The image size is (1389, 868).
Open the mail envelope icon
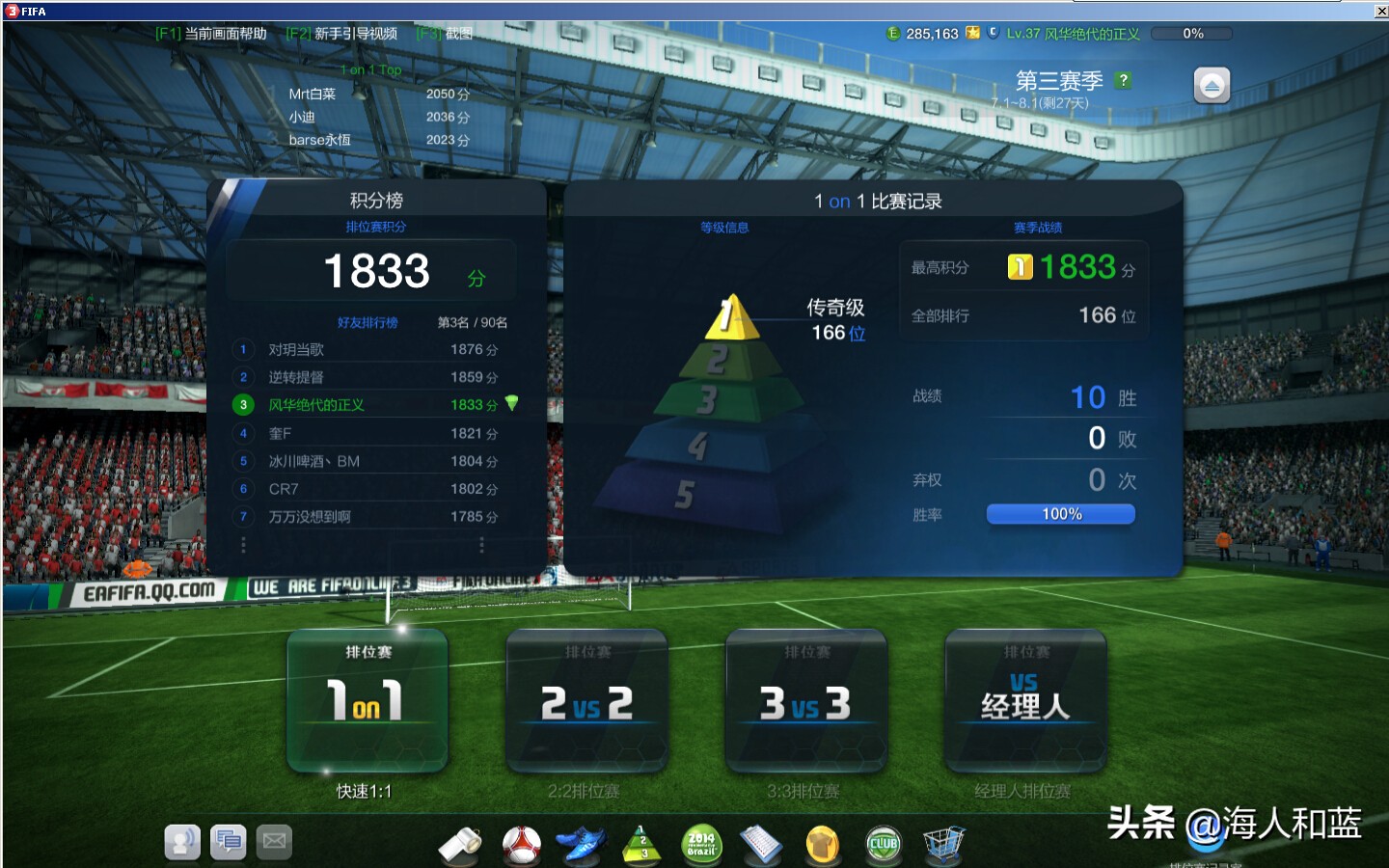point(275,842)
